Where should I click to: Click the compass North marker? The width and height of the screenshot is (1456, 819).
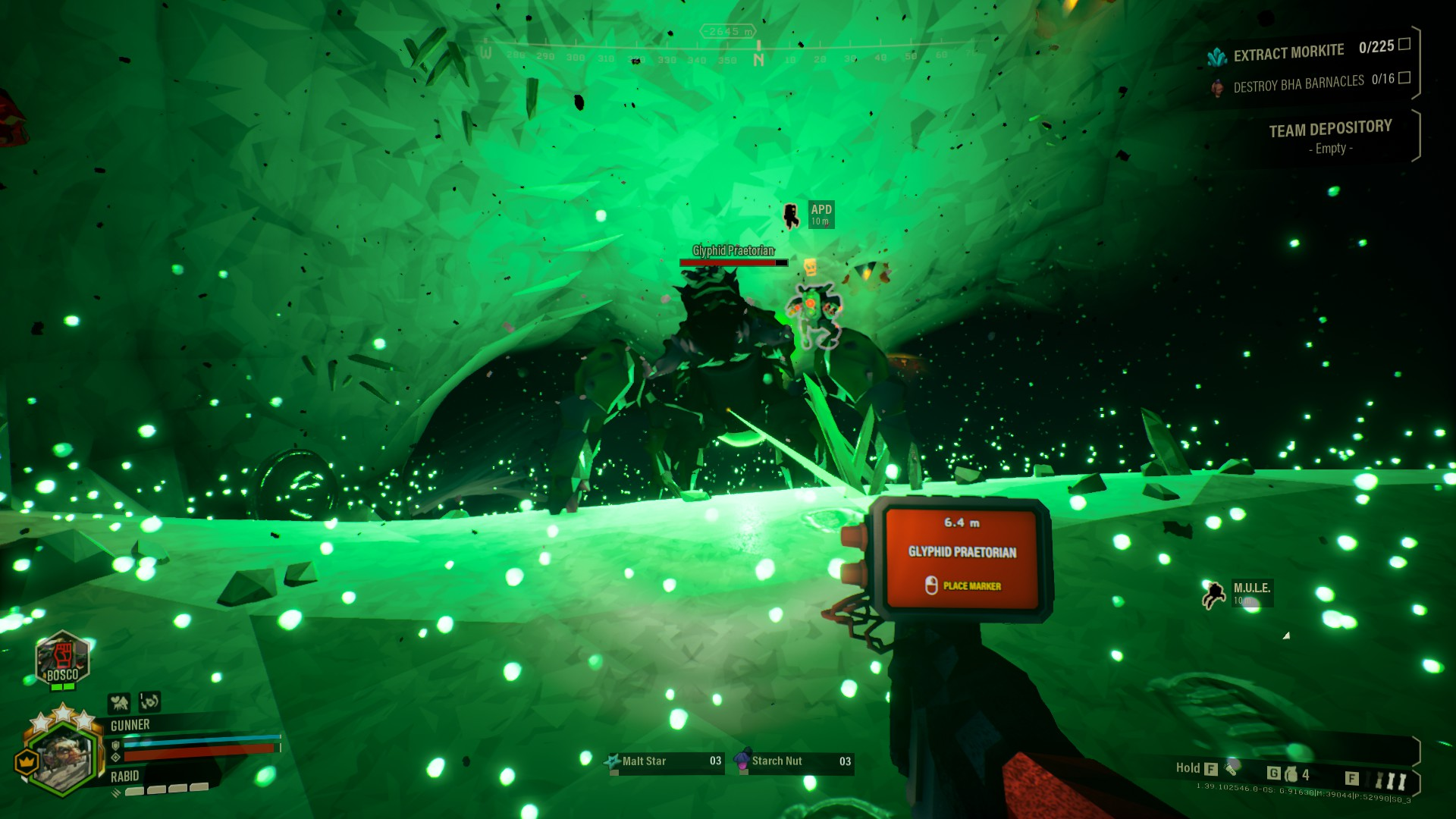pos(758,58)
